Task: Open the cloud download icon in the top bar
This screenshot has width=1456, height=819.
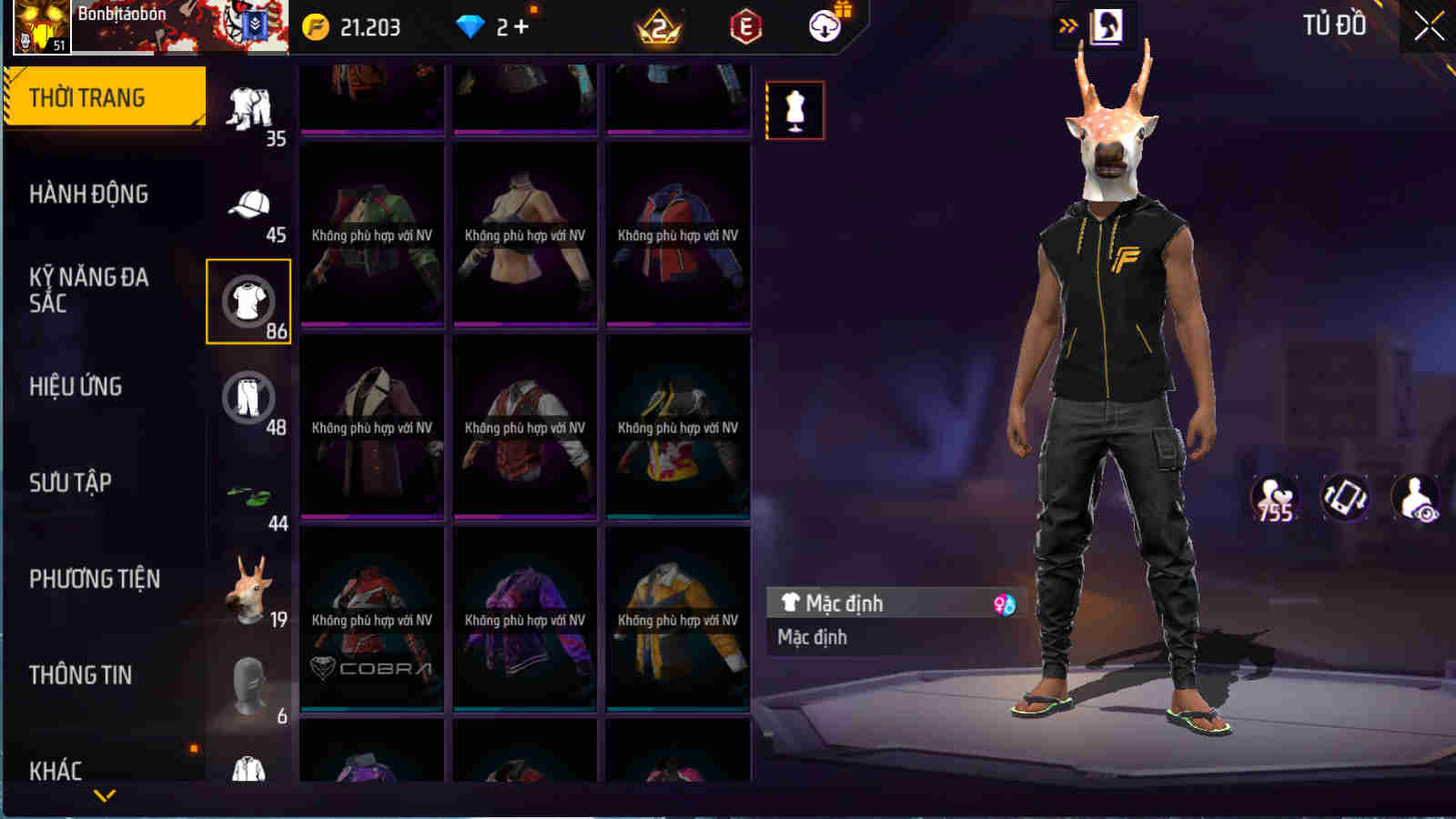Action: pyautogui.click(x=824, y=27)
